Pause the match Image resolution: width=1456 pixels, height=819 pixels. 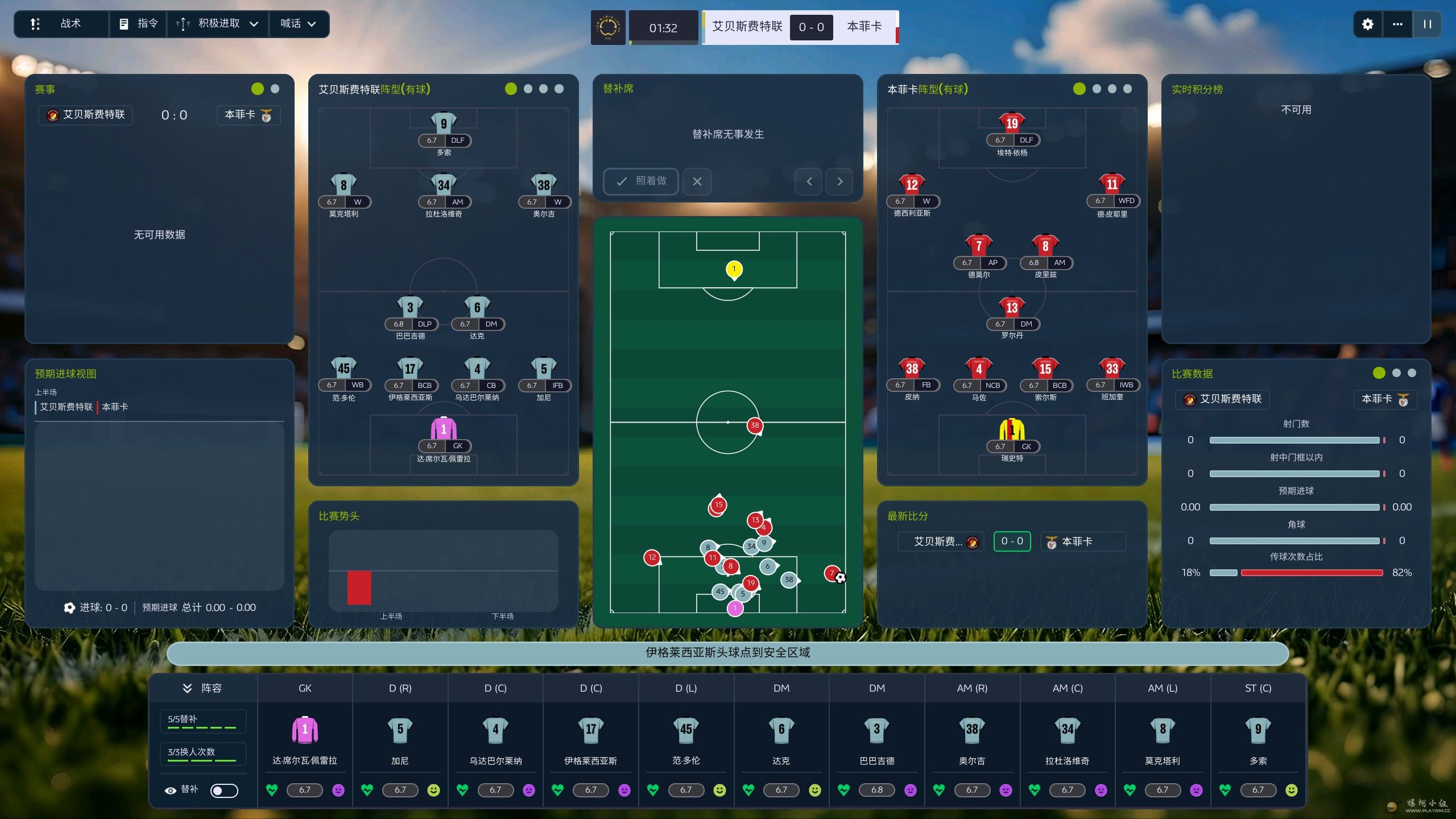(1427, 24)
